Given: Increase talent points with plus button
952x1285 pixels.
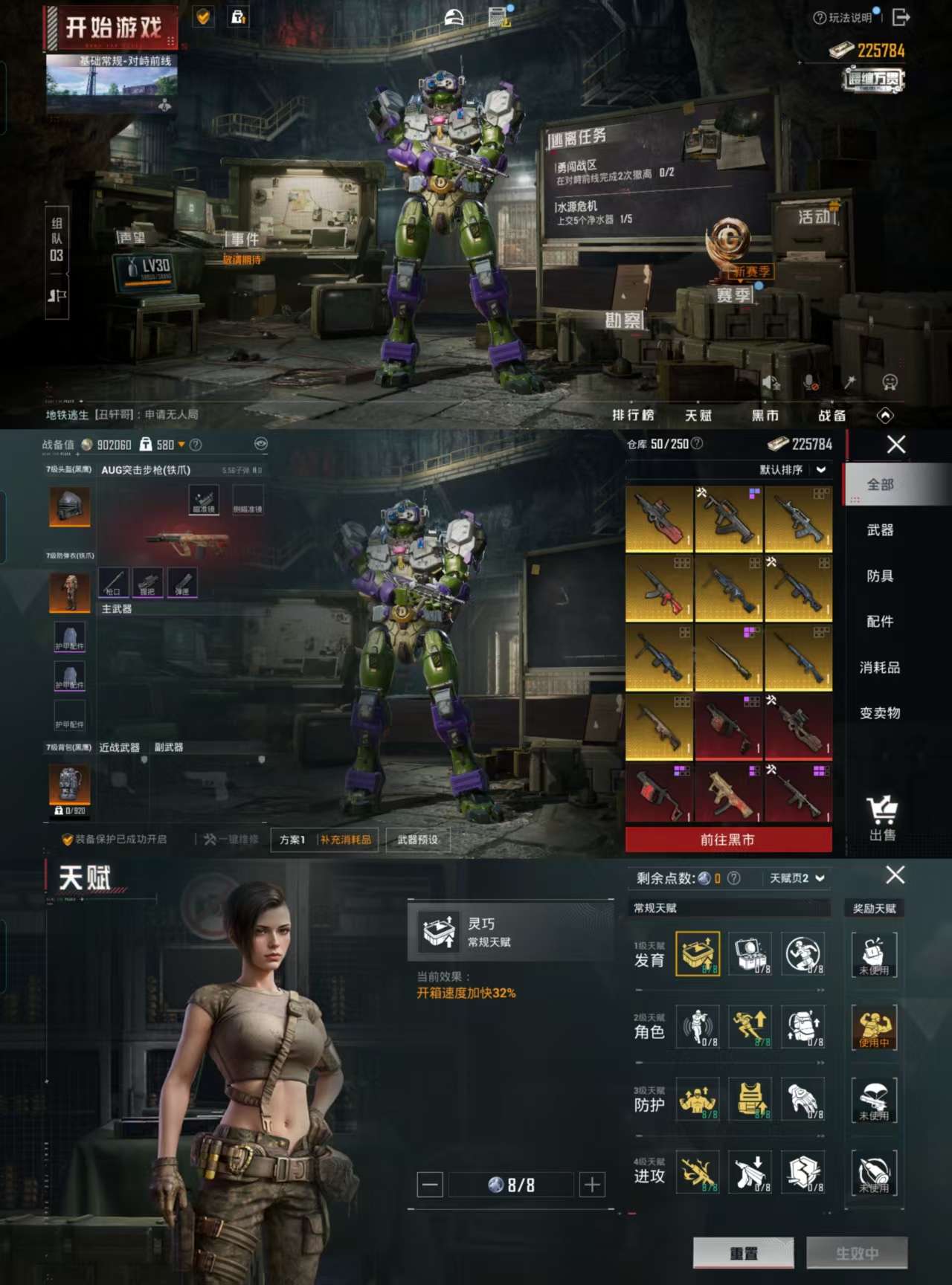Looking at the screenshot, I should pyautogui.click(x=593, y=1185).
